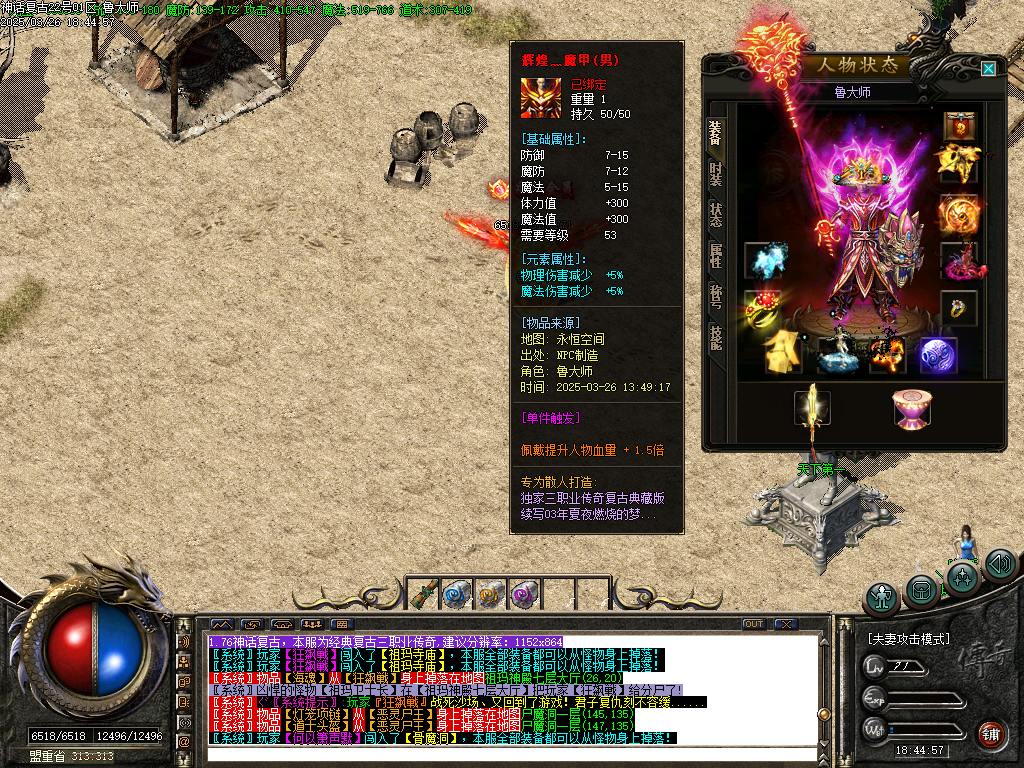Select the red banner medal slot

(960, 126)
